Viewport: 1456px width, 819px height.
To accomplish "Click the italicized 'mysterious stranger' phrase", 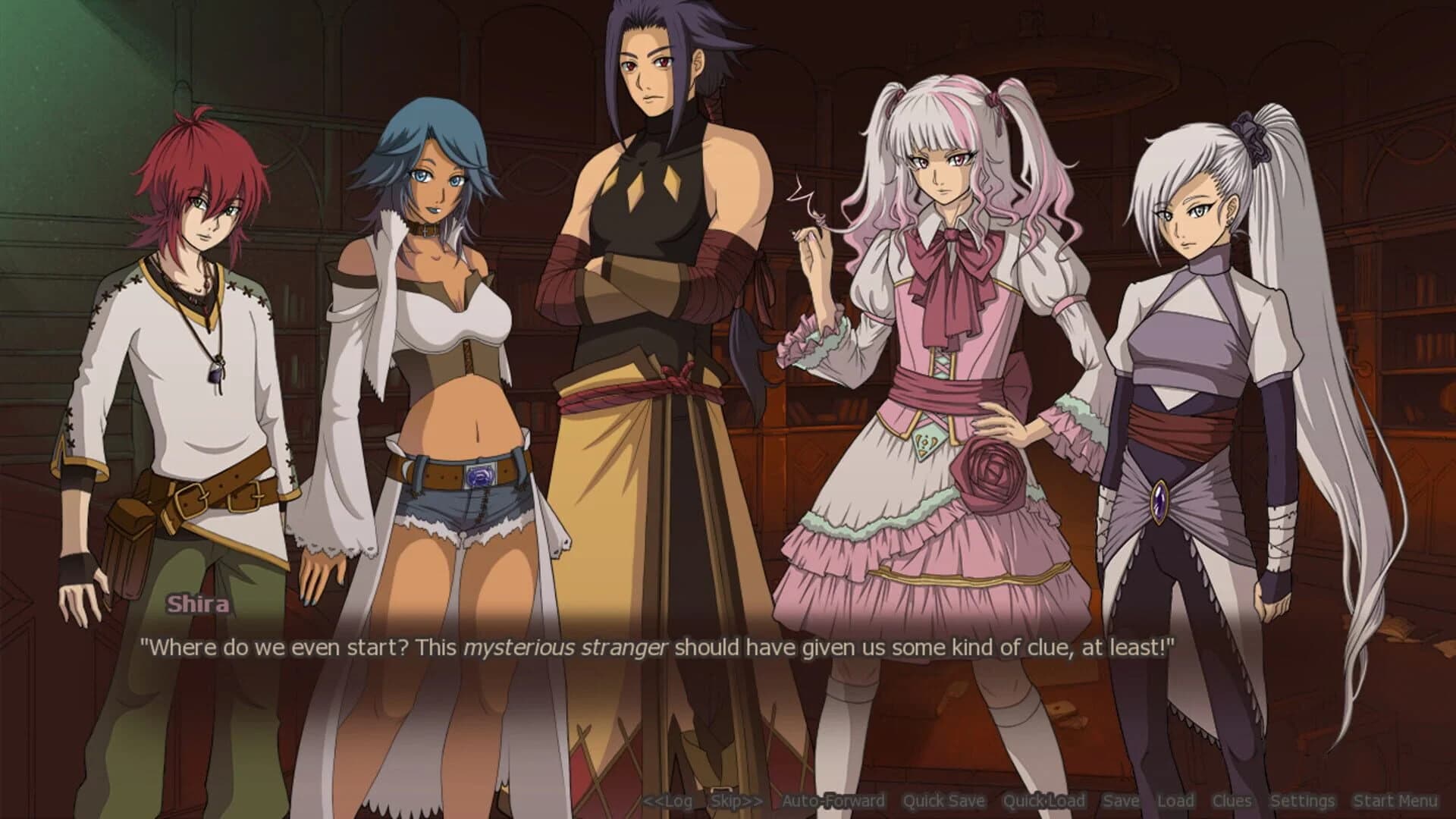I will coord(566,646).
